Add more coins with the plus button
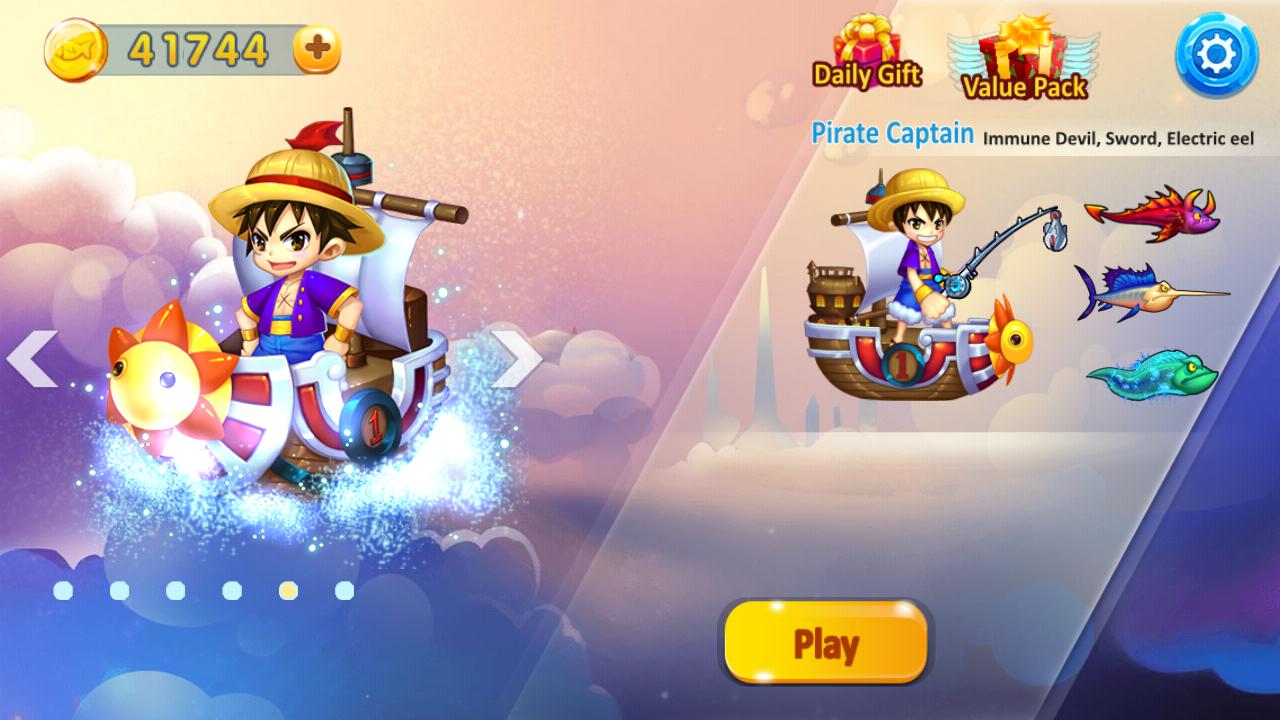1280x720 pixels. click(317, 49)
